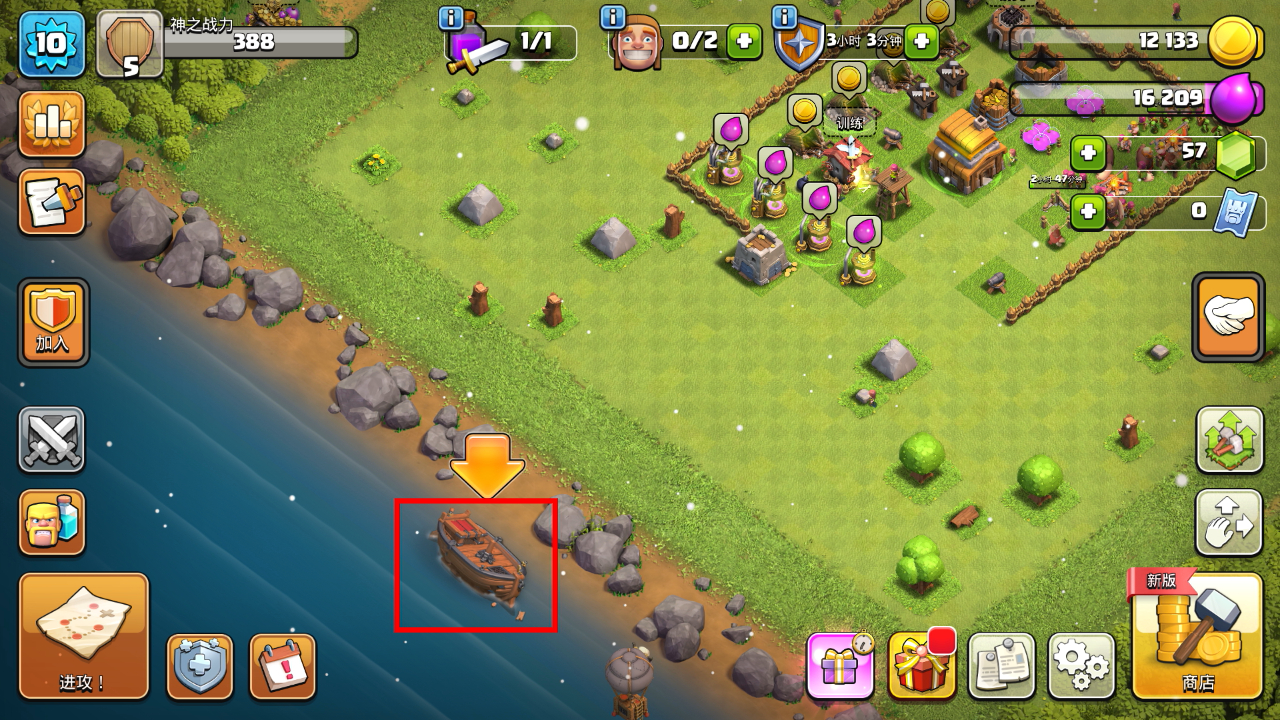This screenshot has width=1280, height=720.
Task: Tap the handshake button
Action: coord(1229,317)
